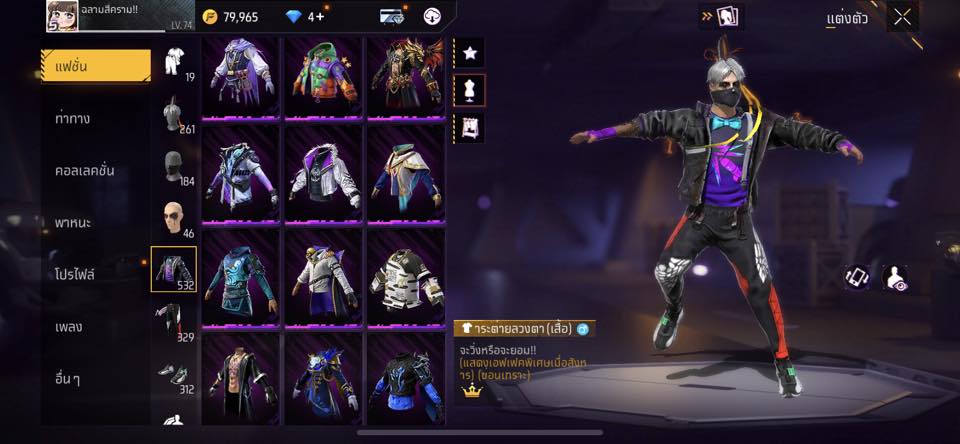The image size is (960, 444).
Task: Open the bald face category with 46 items
Action: click(174, 218)
